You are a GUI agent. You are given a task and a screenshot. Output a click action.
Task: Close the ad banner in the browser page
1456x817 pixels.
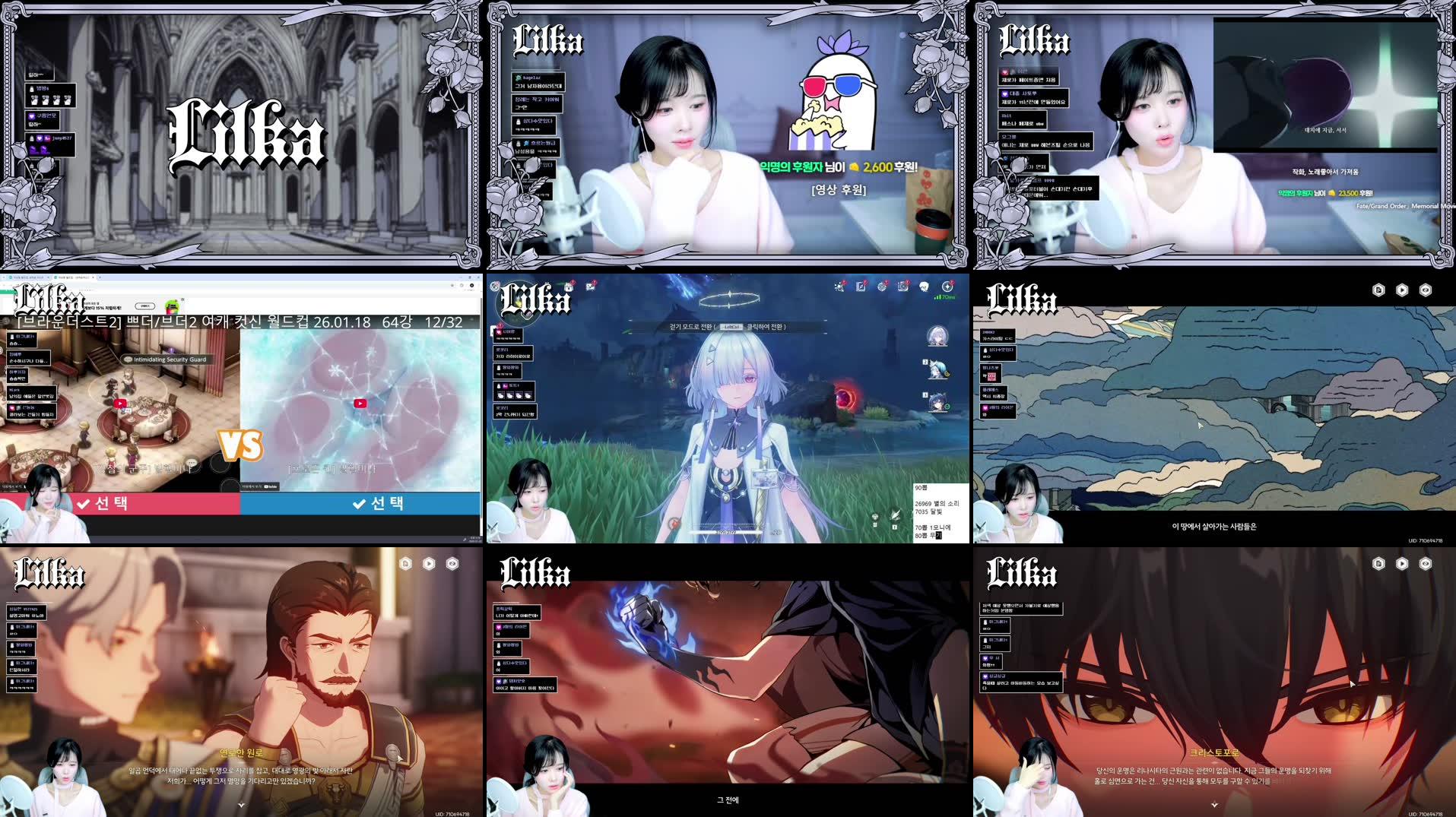pos(182,299)
